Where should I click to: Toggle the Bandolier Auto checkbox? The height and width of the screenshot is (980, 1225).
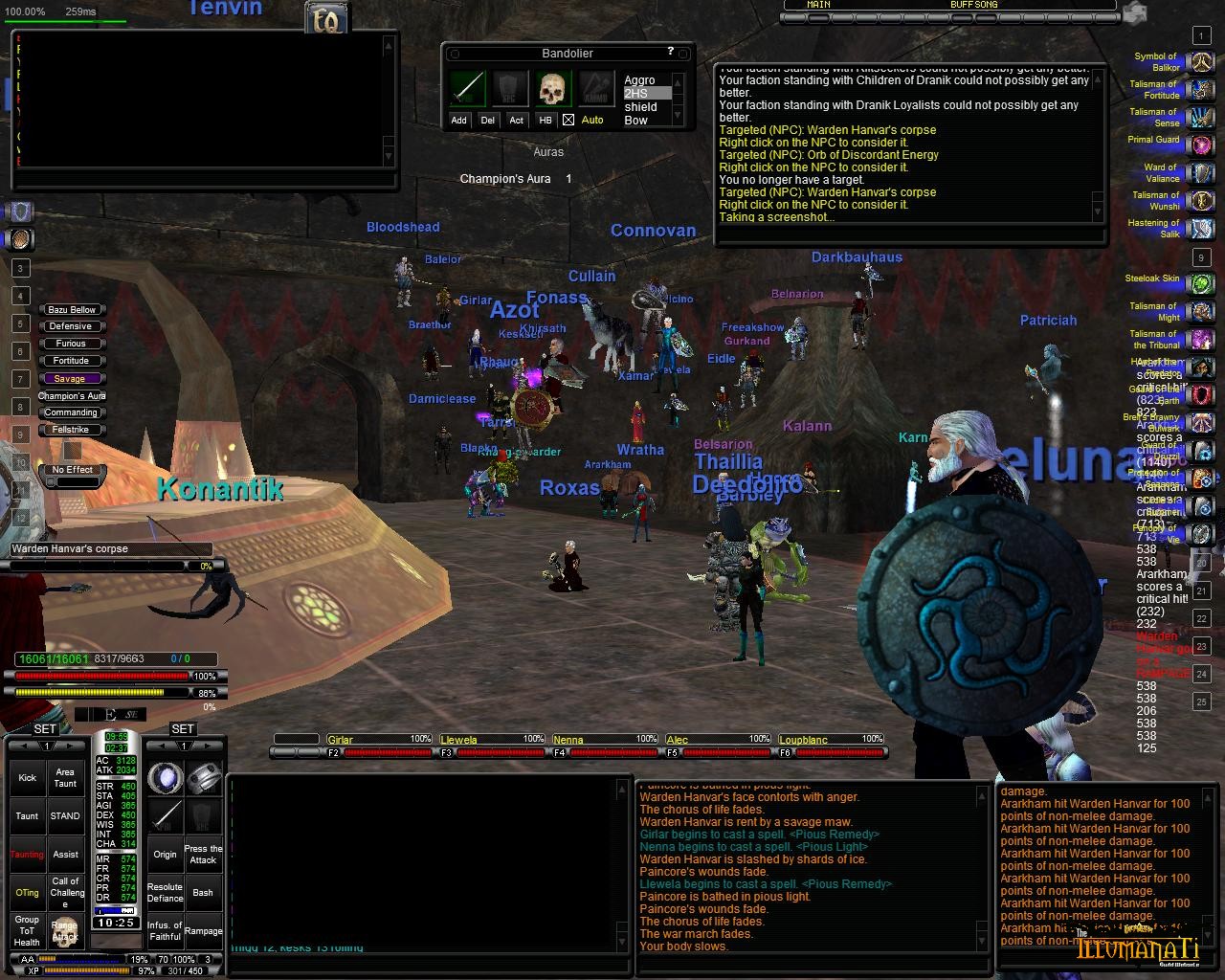click(x=568, y=120)
